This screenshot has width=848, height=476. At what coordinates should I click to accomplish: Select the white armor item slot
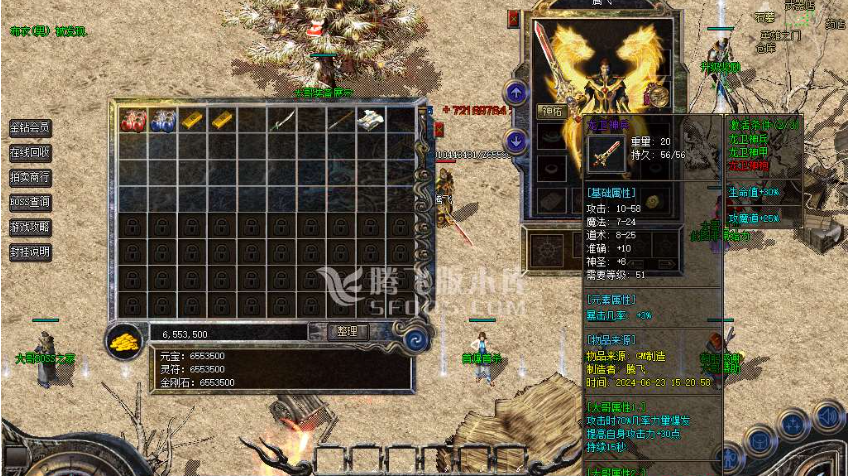click(x=372, y=121)
